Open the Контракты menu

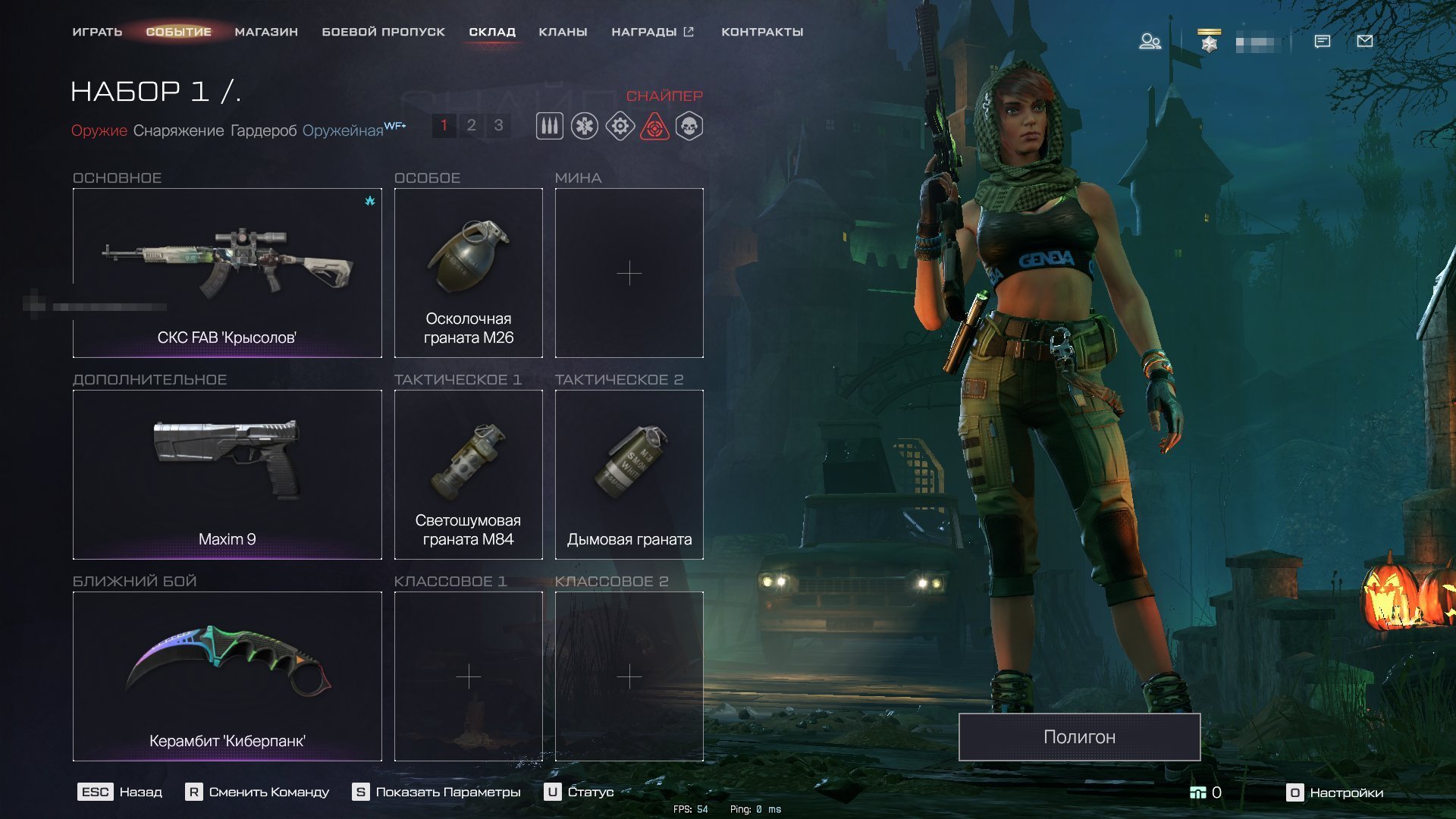(762, 32)
